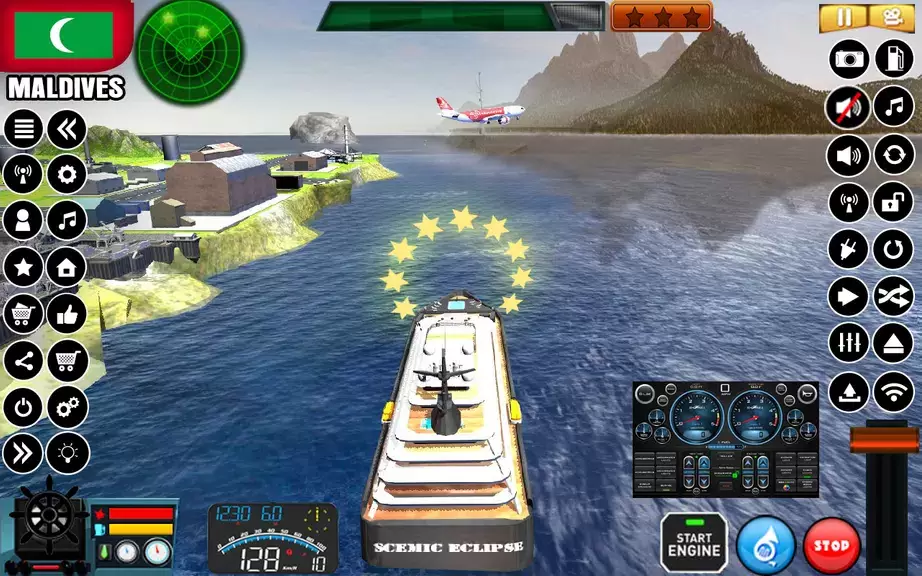
Task: Take a screenshot with the camera icon
Action: [849, 59]
